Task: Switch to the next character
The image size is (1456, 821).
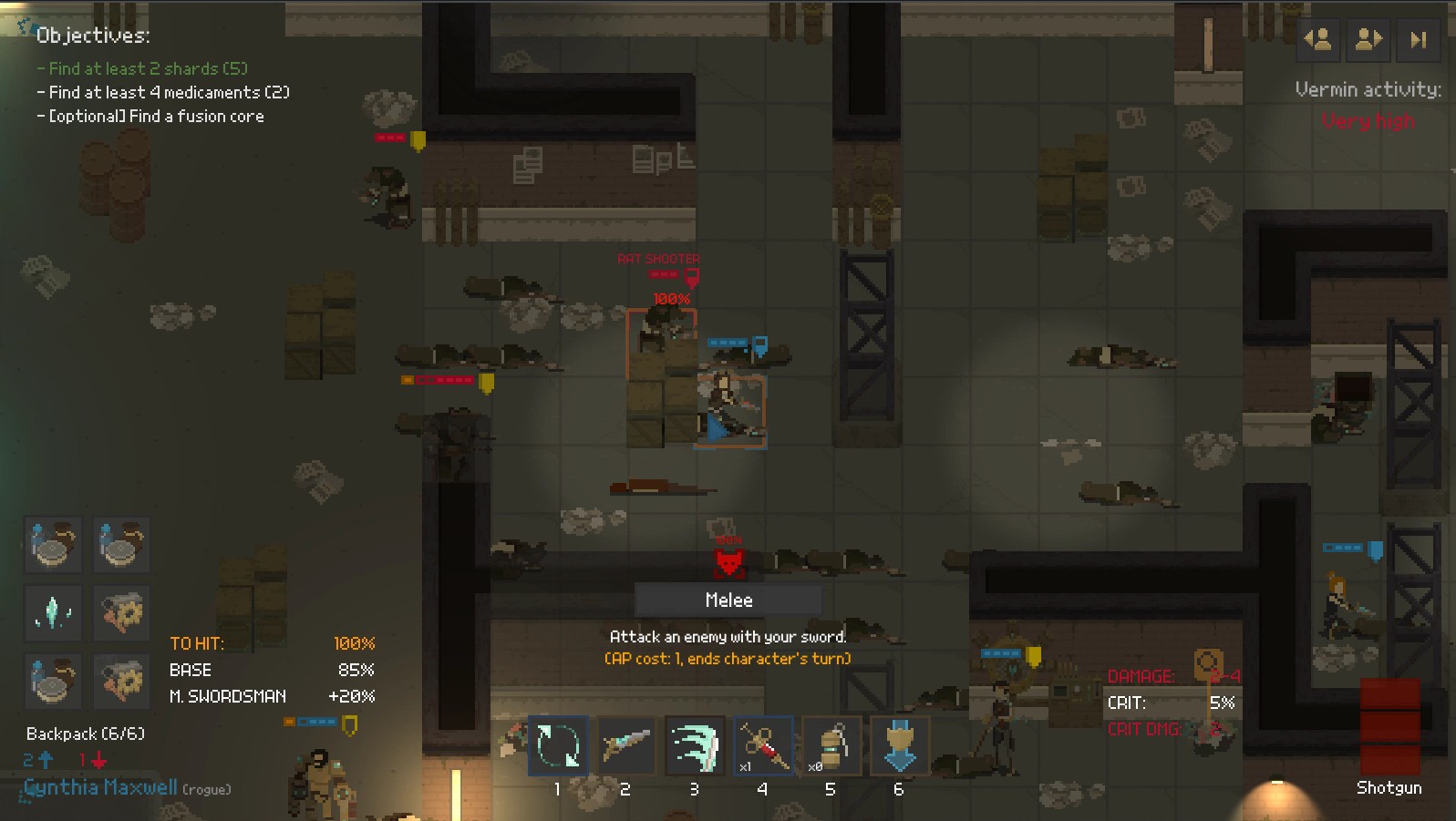Action: [x=1368, y=39]
